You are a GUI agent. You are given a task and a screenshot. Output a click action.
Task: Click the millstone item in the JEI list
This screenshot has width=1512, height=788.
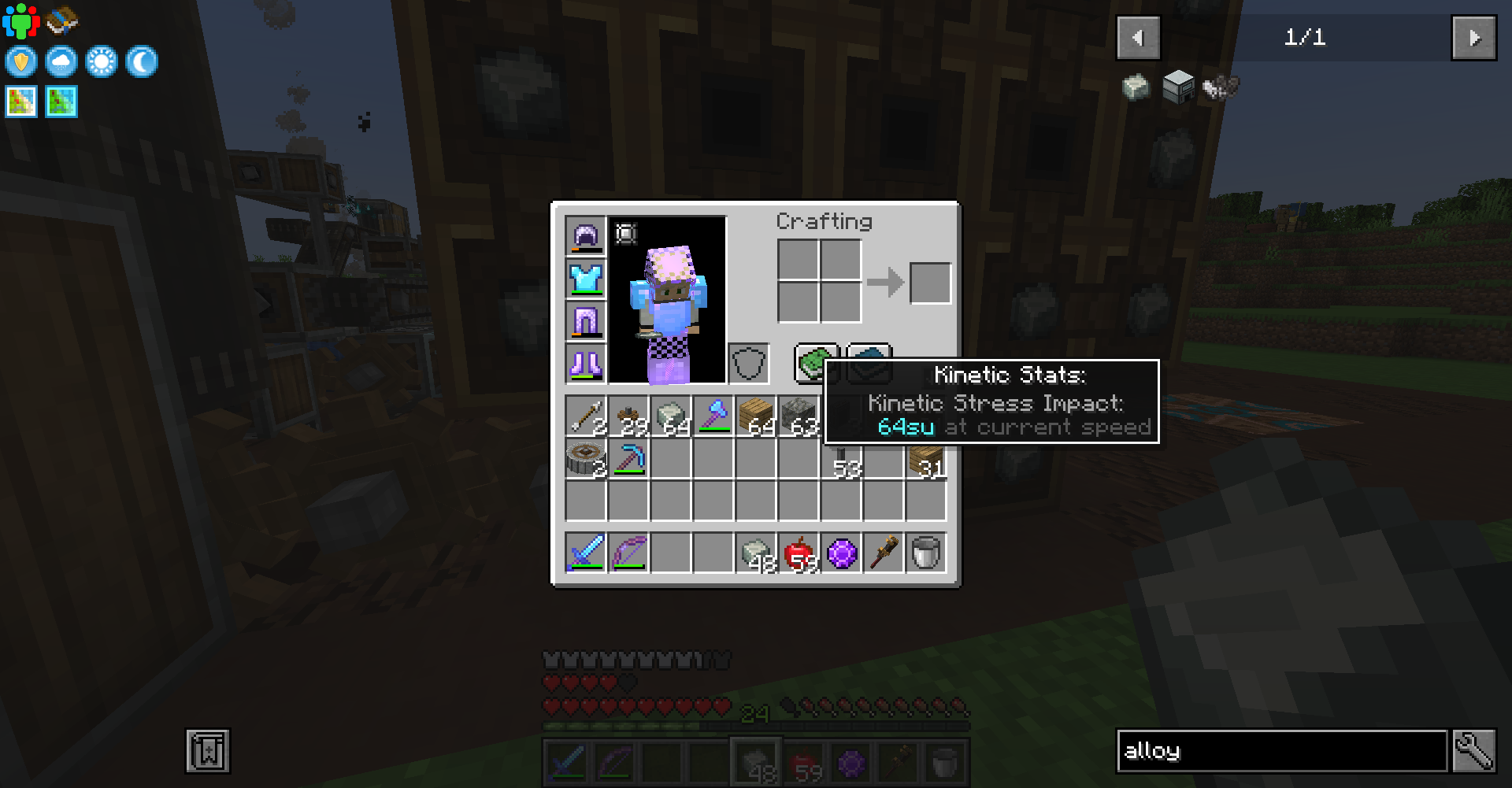(1177, 87)
